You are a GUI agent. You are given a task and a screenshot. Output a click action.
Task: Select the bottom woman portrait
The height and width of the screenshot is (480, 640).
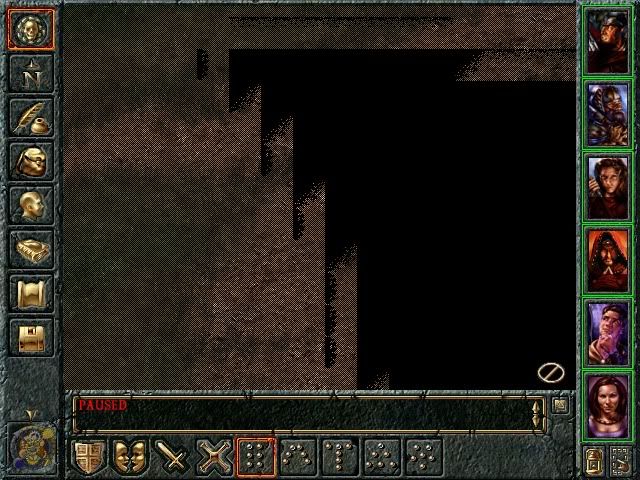point(607,406)
